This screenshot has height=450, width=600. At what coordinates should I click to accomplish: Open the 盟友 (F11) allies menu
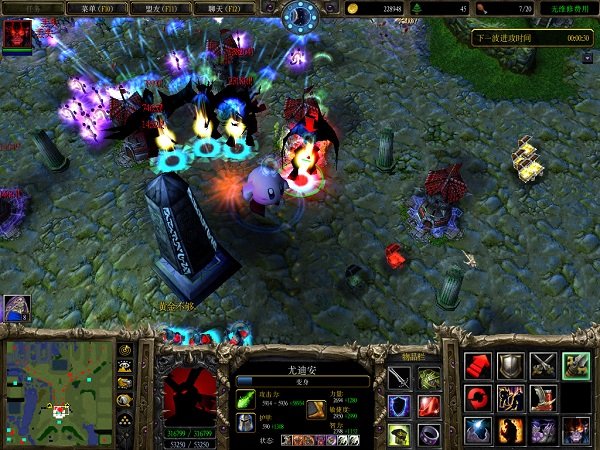(161, 7)
